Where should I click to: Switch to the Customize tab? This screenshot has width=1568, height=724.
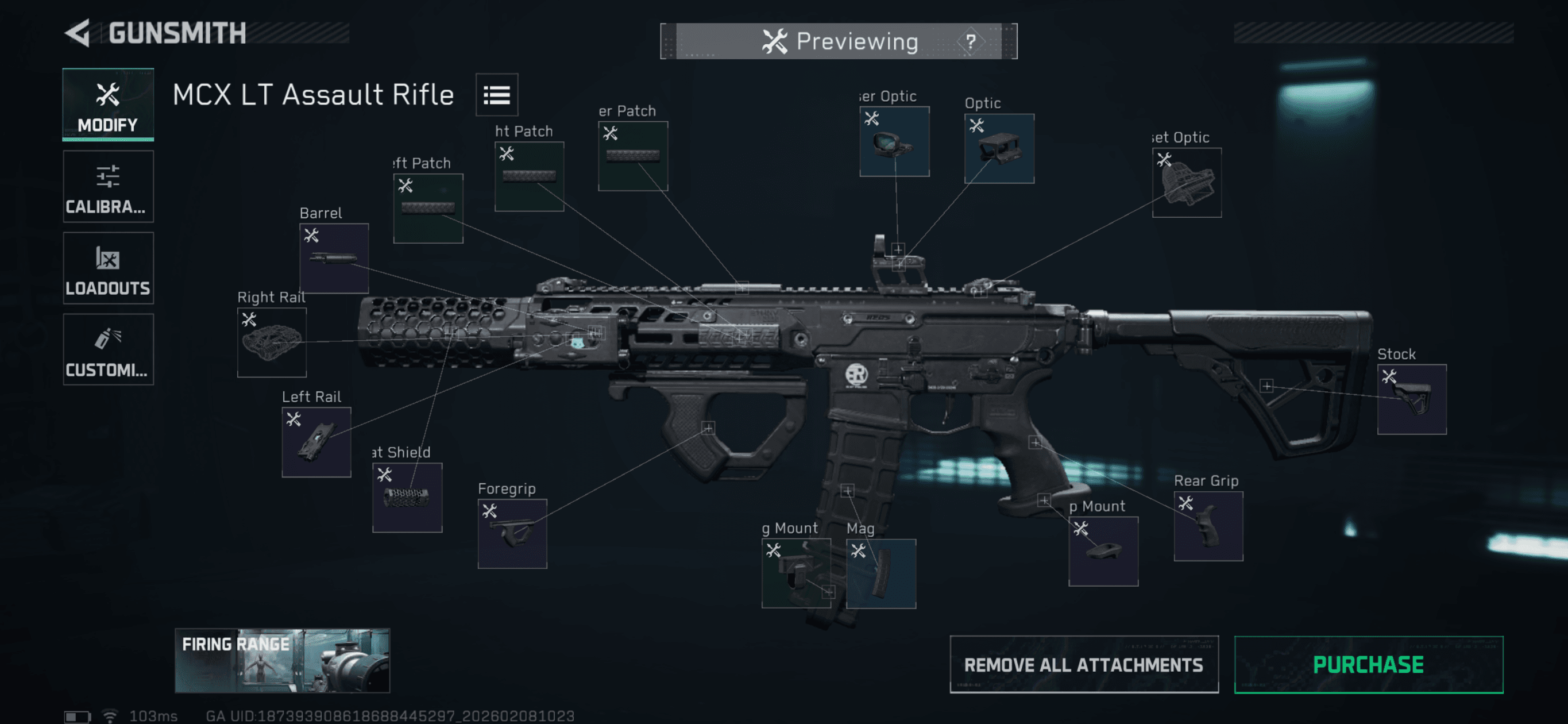108,349
